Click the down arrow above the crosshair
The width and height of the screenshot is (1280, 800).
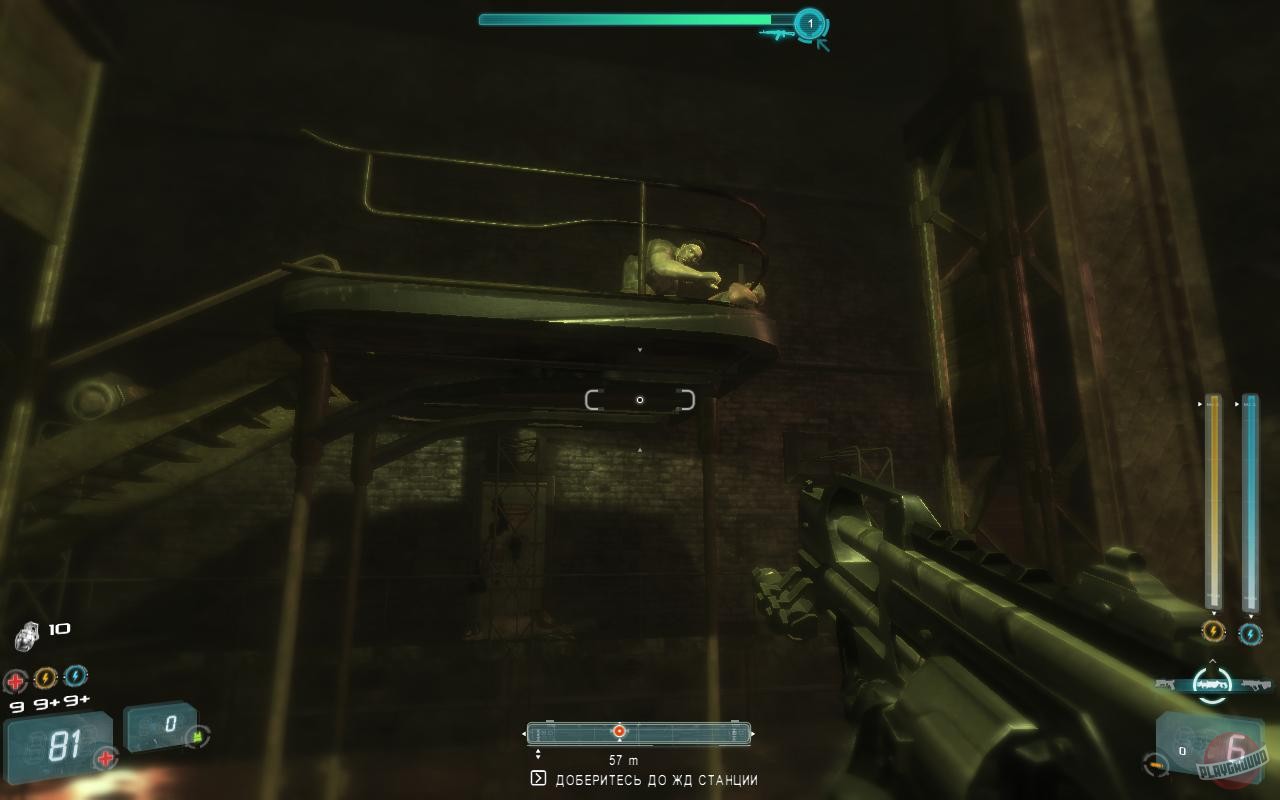tap(639, 349)
